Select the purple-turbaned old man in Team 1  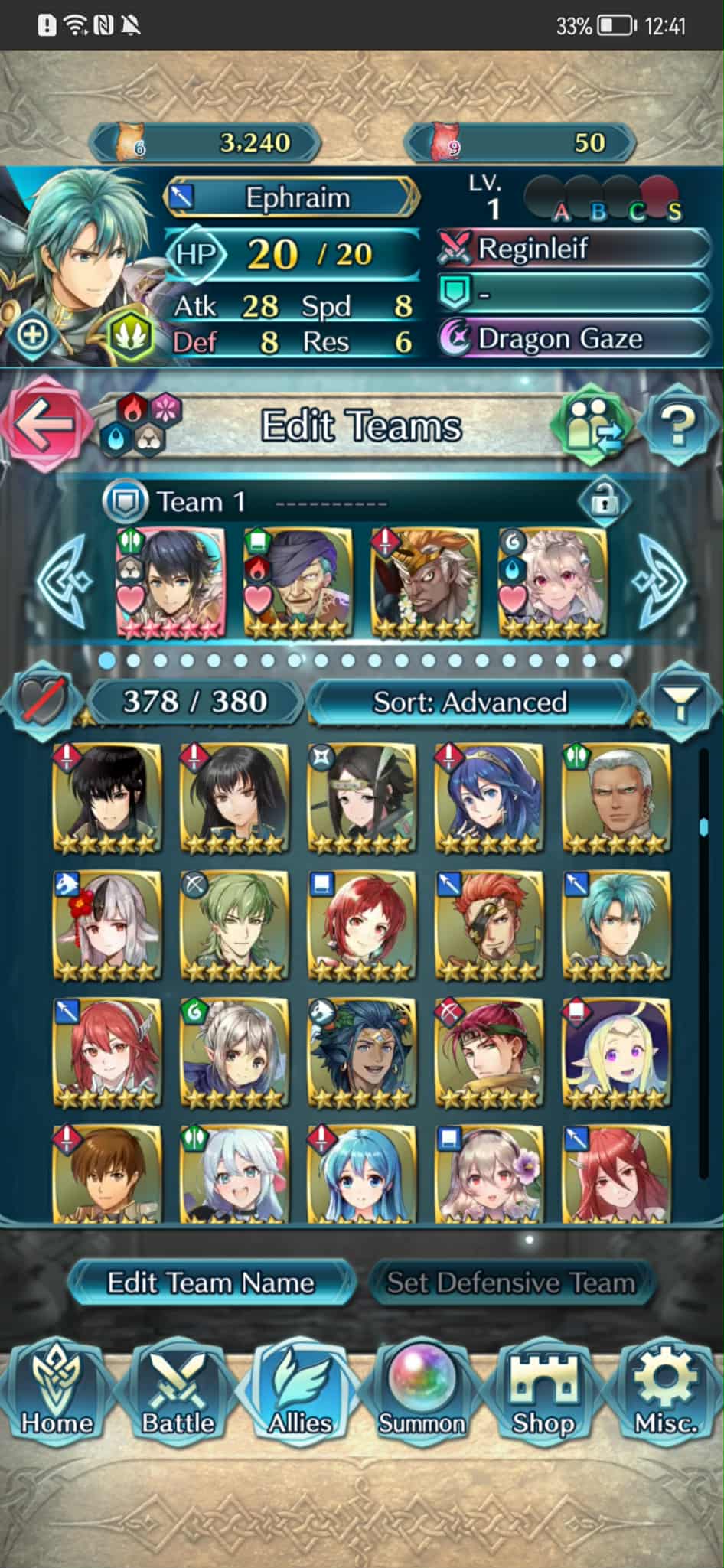(298, 582)
